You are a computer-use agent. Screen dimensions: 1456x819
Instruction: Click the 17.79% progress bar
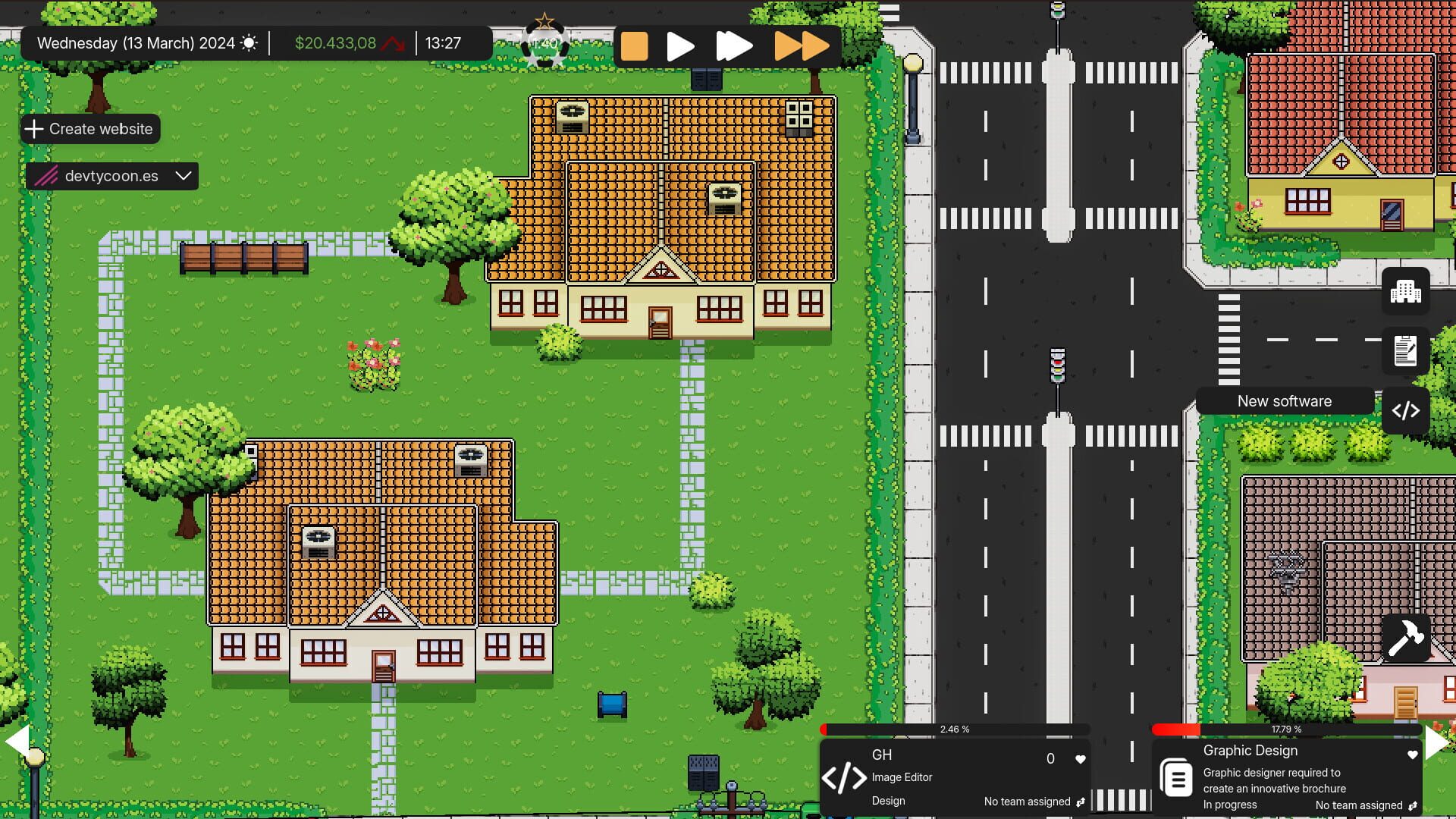point(1287,730)
